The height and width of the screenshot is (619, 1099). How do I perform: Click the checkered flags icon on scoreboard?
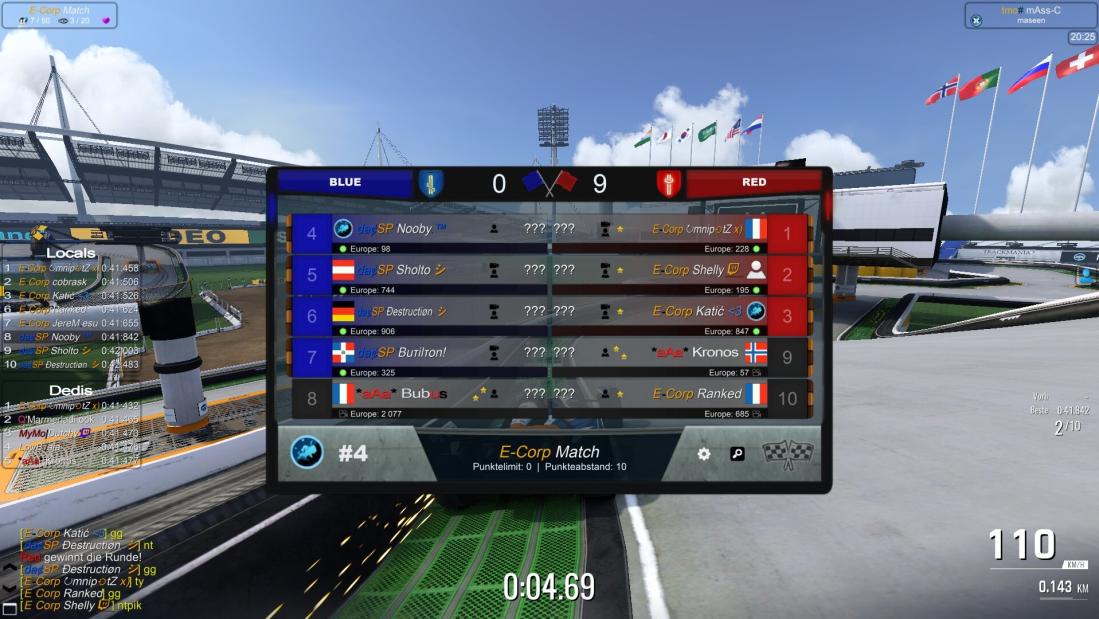pyautogui.click(x=788, y=454)
